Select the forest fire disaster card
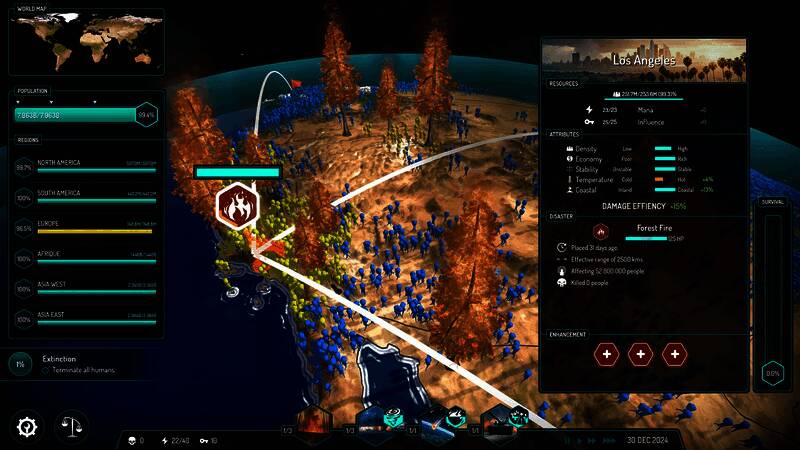The image size is (800, 450). [312, 425]
